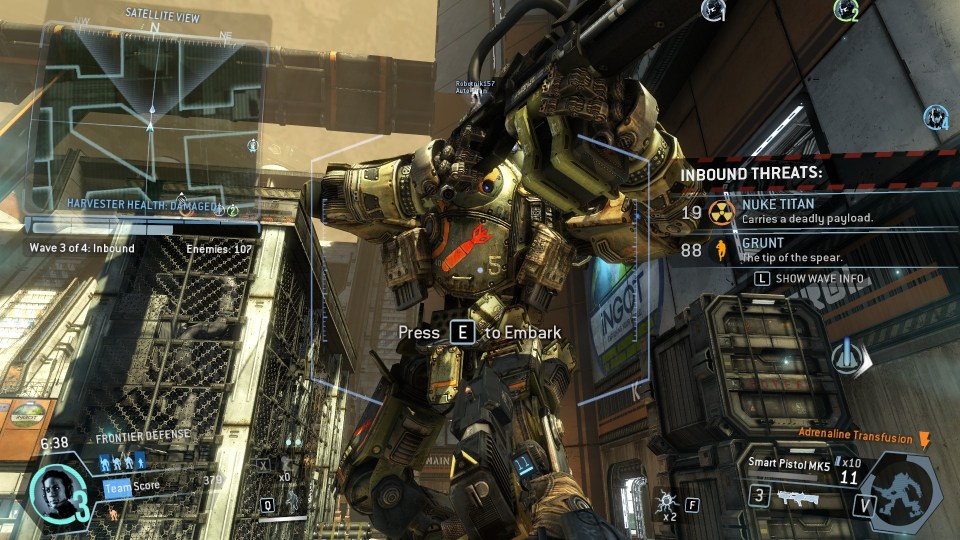Click the Adrenaline Transfusion burn card label
The width and height of the screenshot is (960, 540).
pyautogui.click(x=855, y=438)
